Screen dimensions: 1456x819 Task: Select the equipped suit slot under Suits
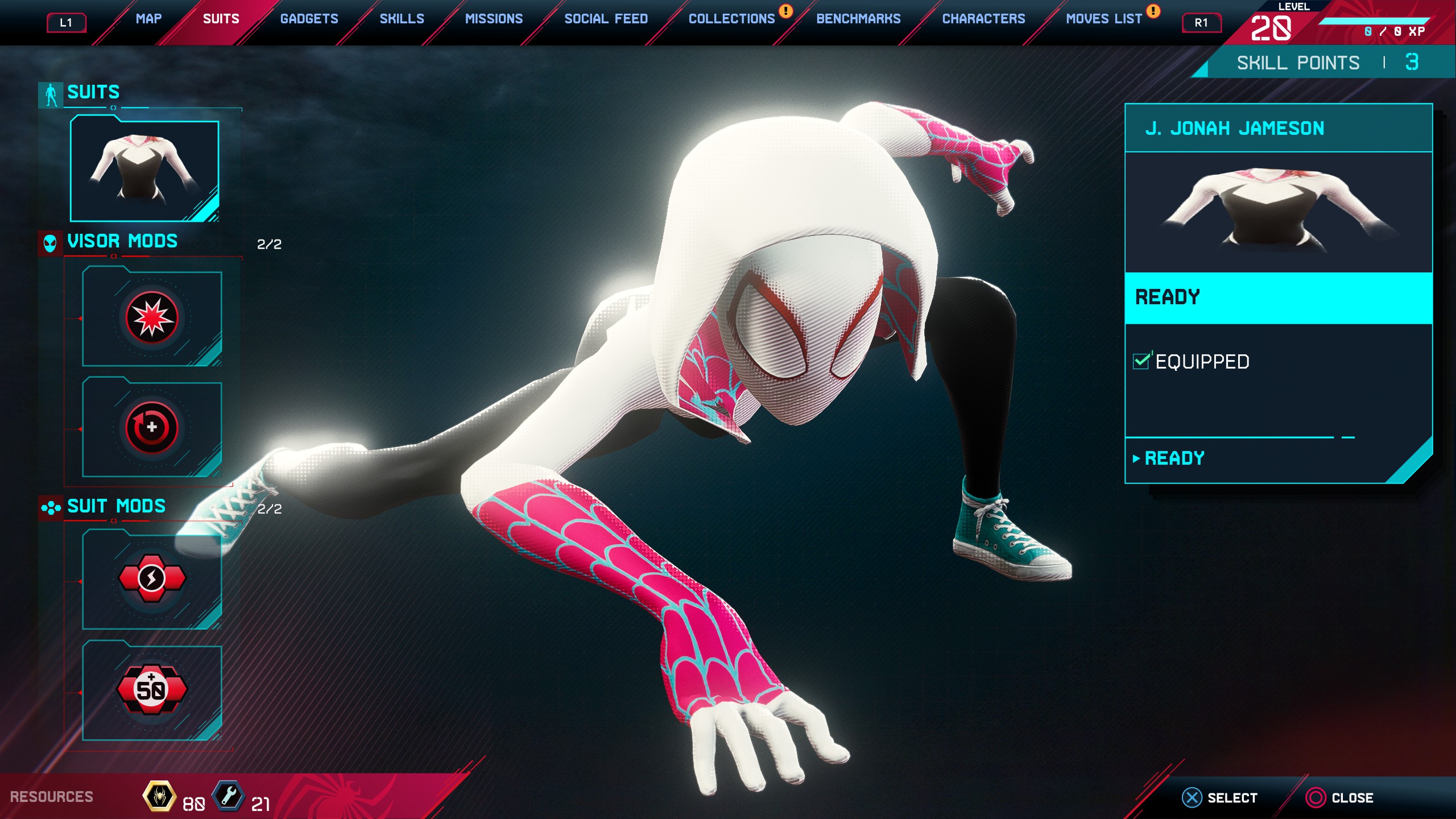(x=144, y=169)
